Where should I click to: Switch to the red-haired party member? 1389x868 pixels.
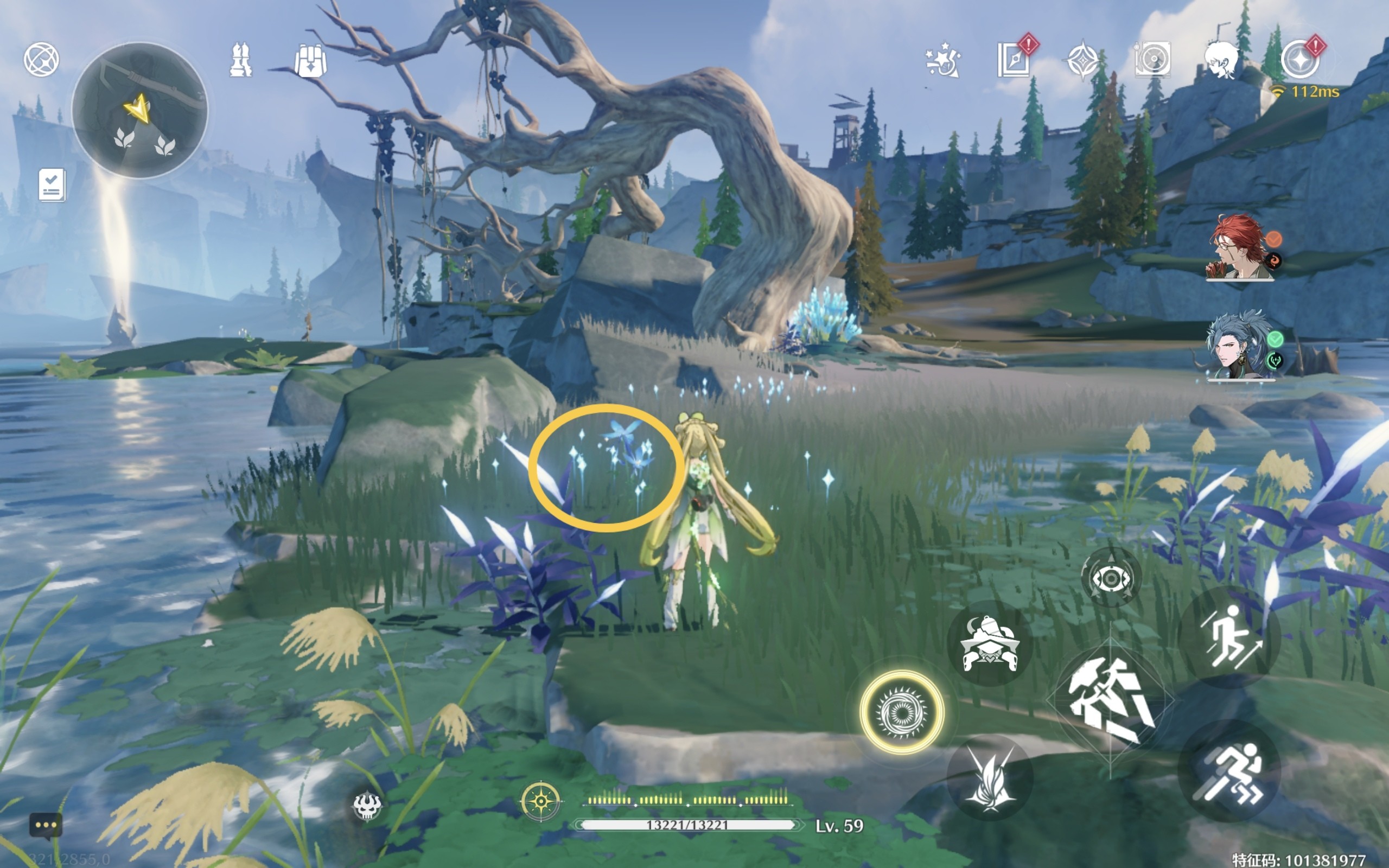[1240, 248]
